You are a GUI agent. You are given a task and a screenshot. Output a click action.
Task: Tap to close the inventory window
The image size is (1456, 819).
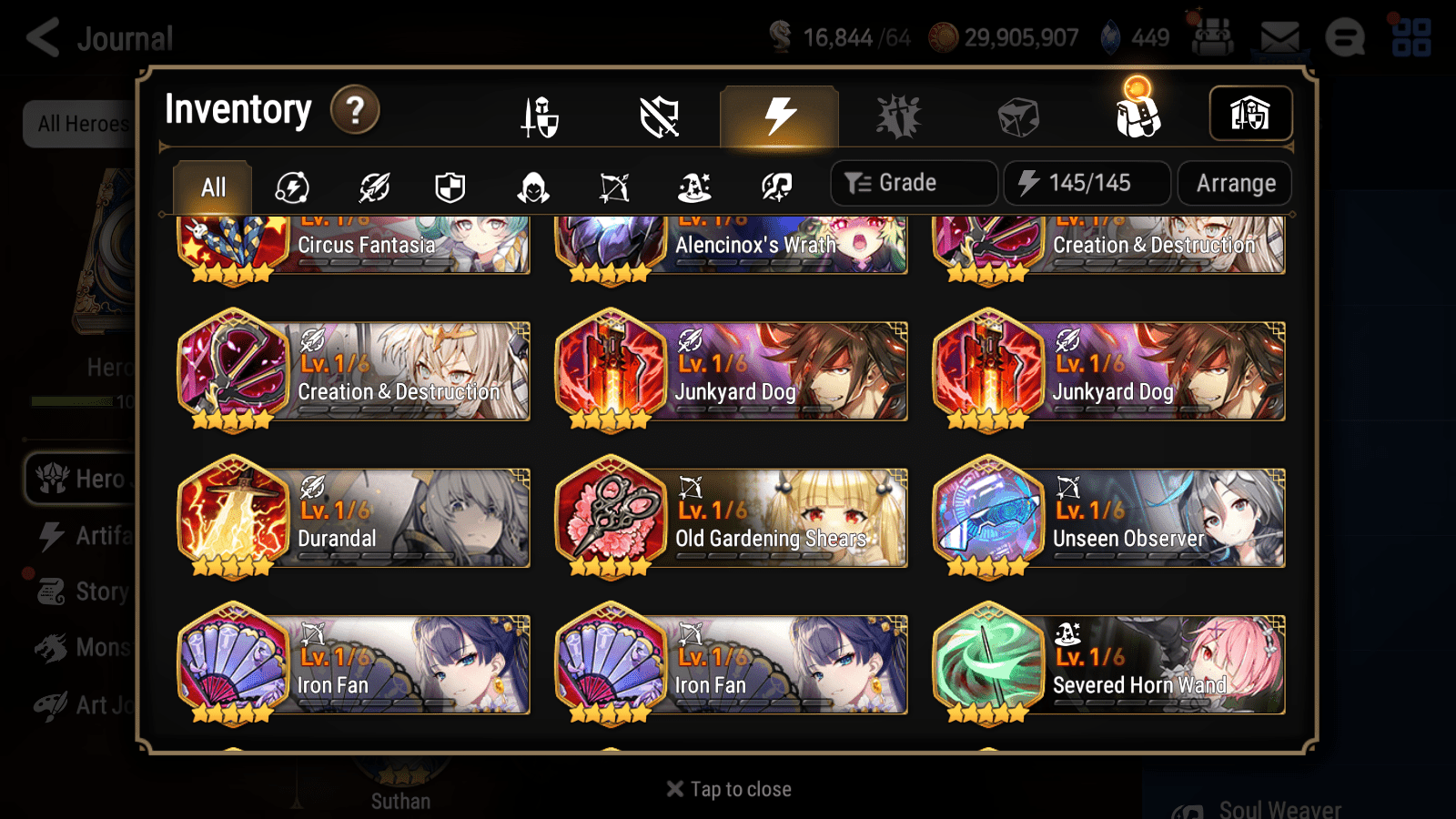727,788
